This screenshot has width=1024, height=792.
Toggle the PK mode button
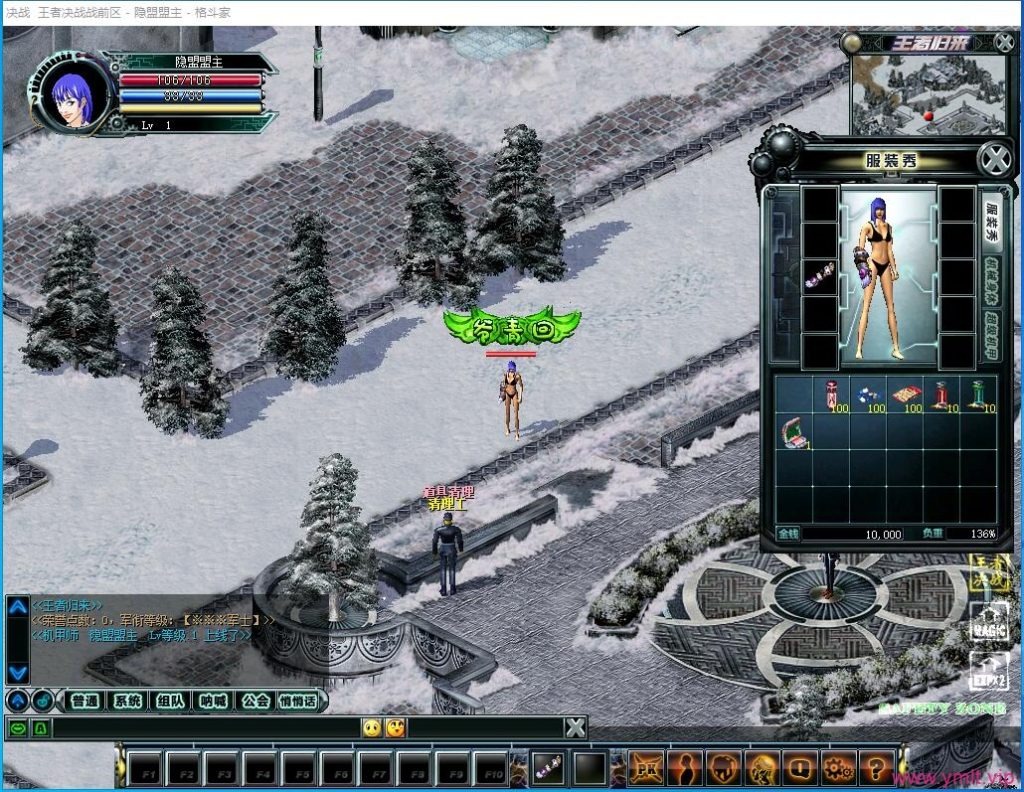[645, 768]
